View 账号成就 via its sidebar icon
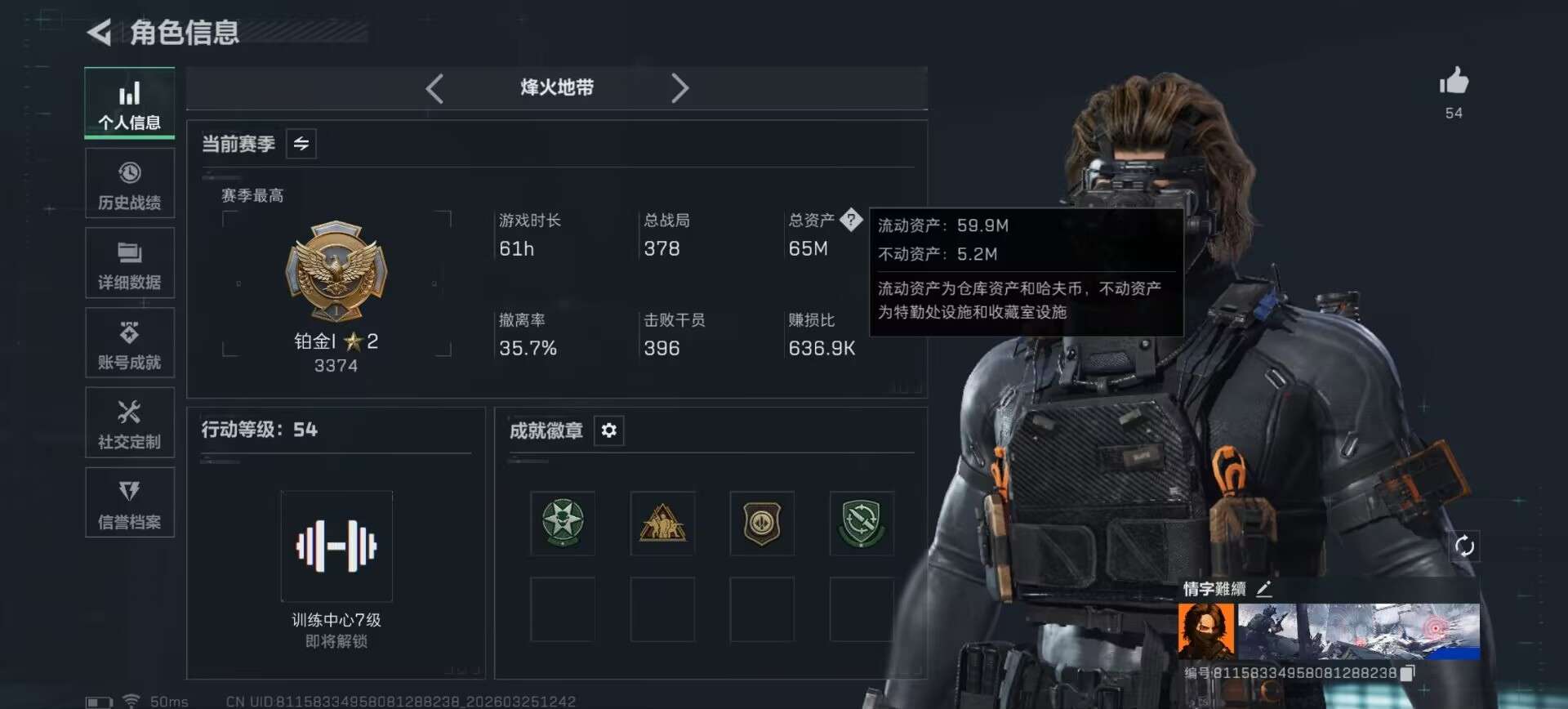Screen dimensions: 1568x709 (129, 343)
